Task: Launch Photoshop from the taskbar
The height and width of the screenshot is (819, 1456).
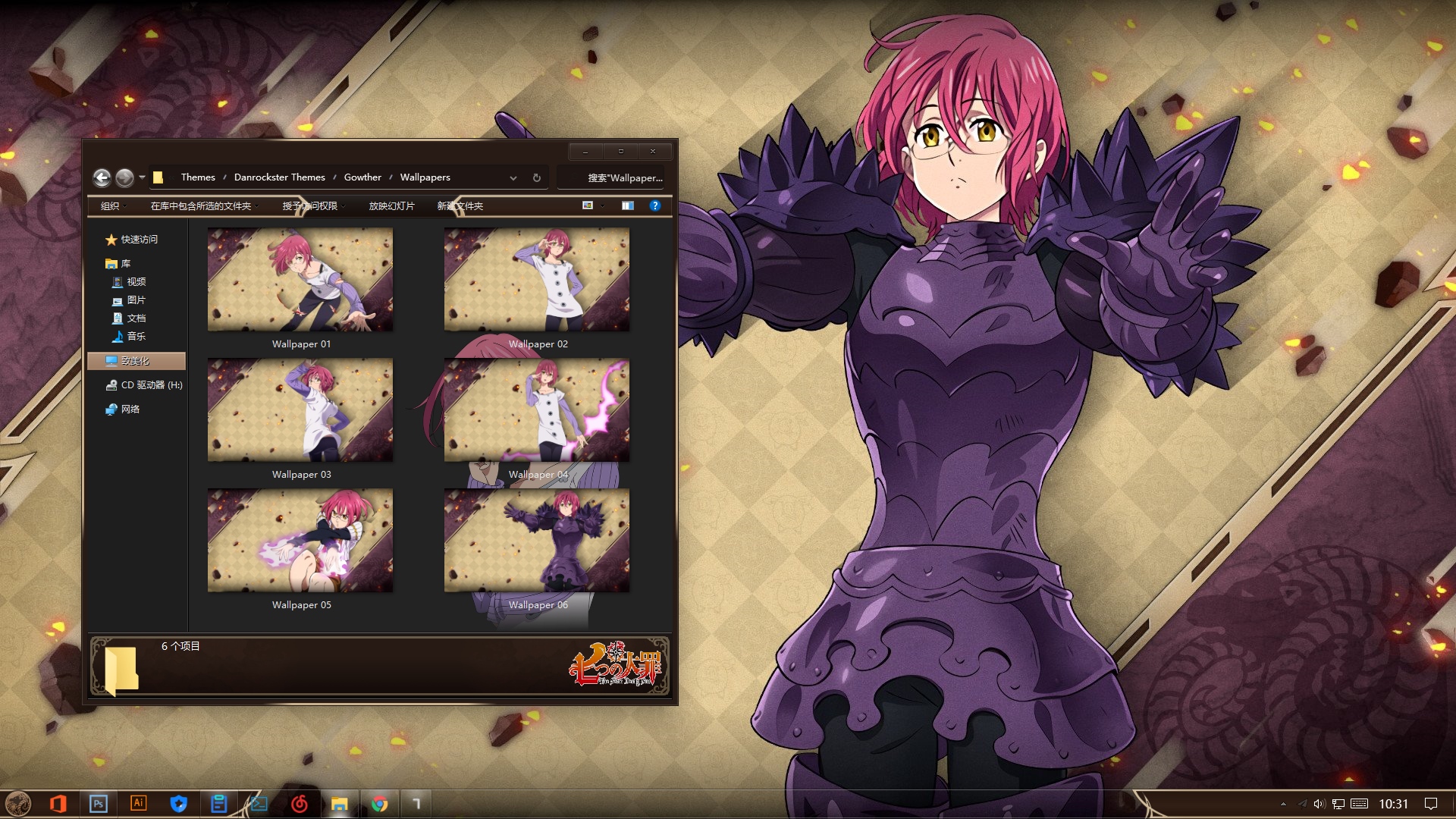Action: pos(99,804)
